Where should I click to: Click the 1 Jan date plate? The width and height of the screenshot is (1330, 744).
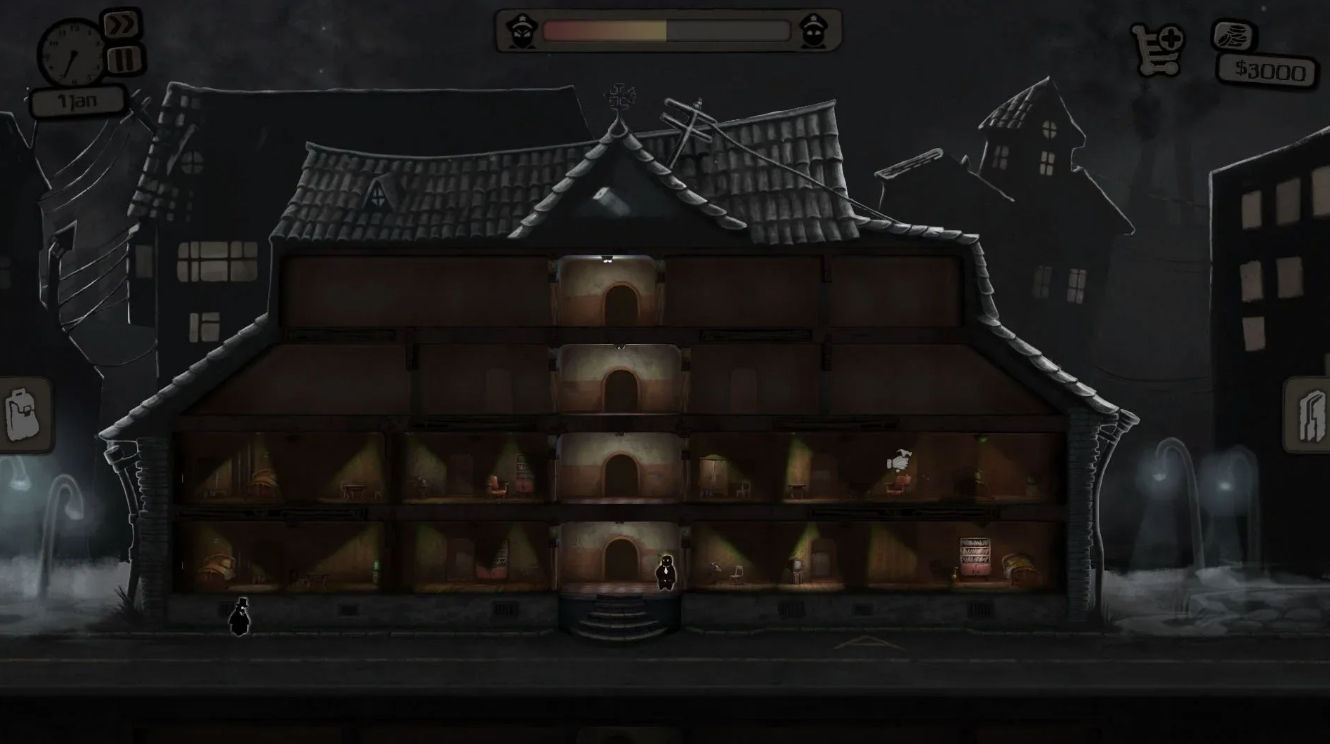tap(78, 100)
